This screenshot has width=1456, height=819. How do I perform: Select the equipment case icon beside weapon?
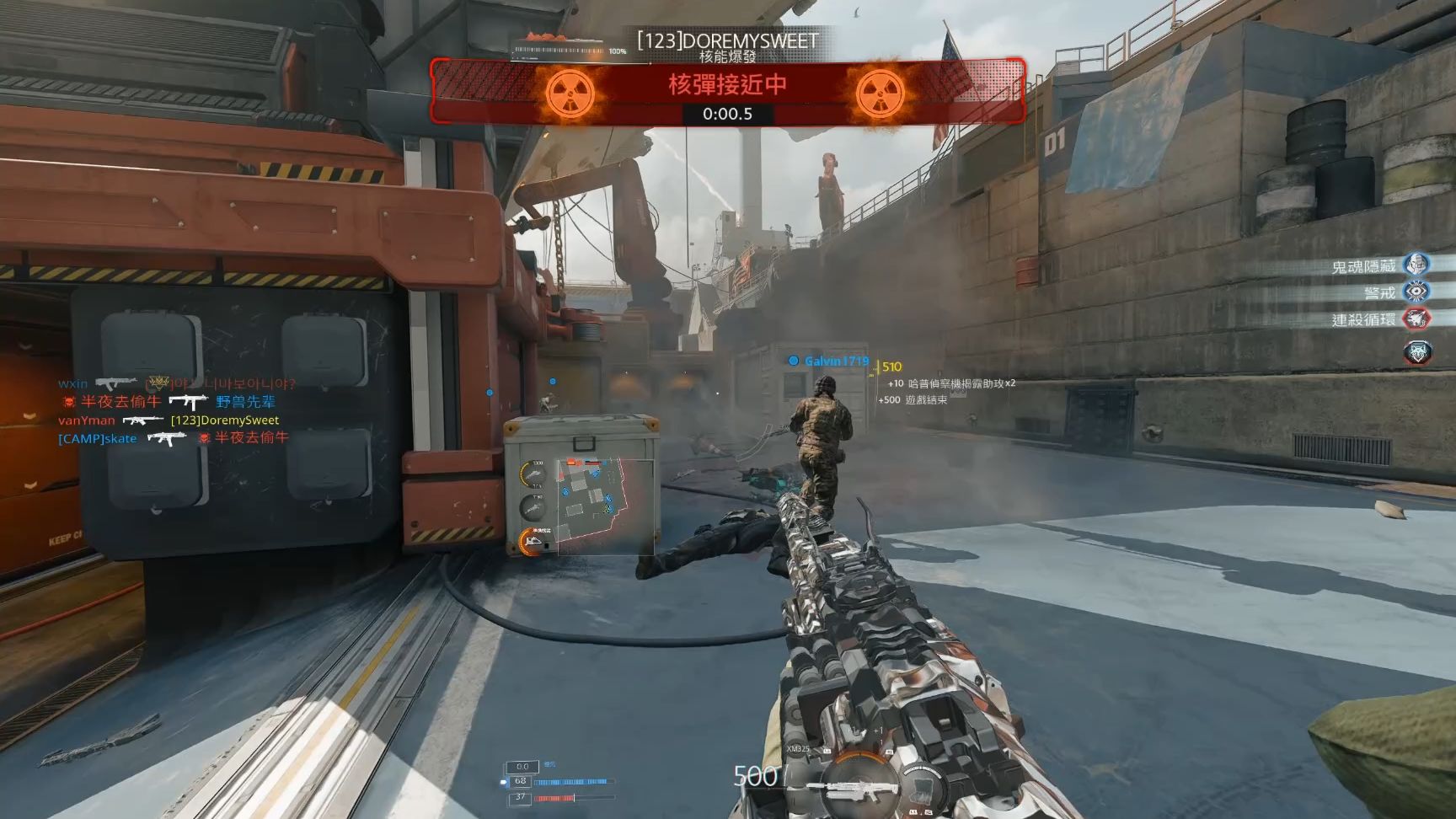tap(924, 790)
